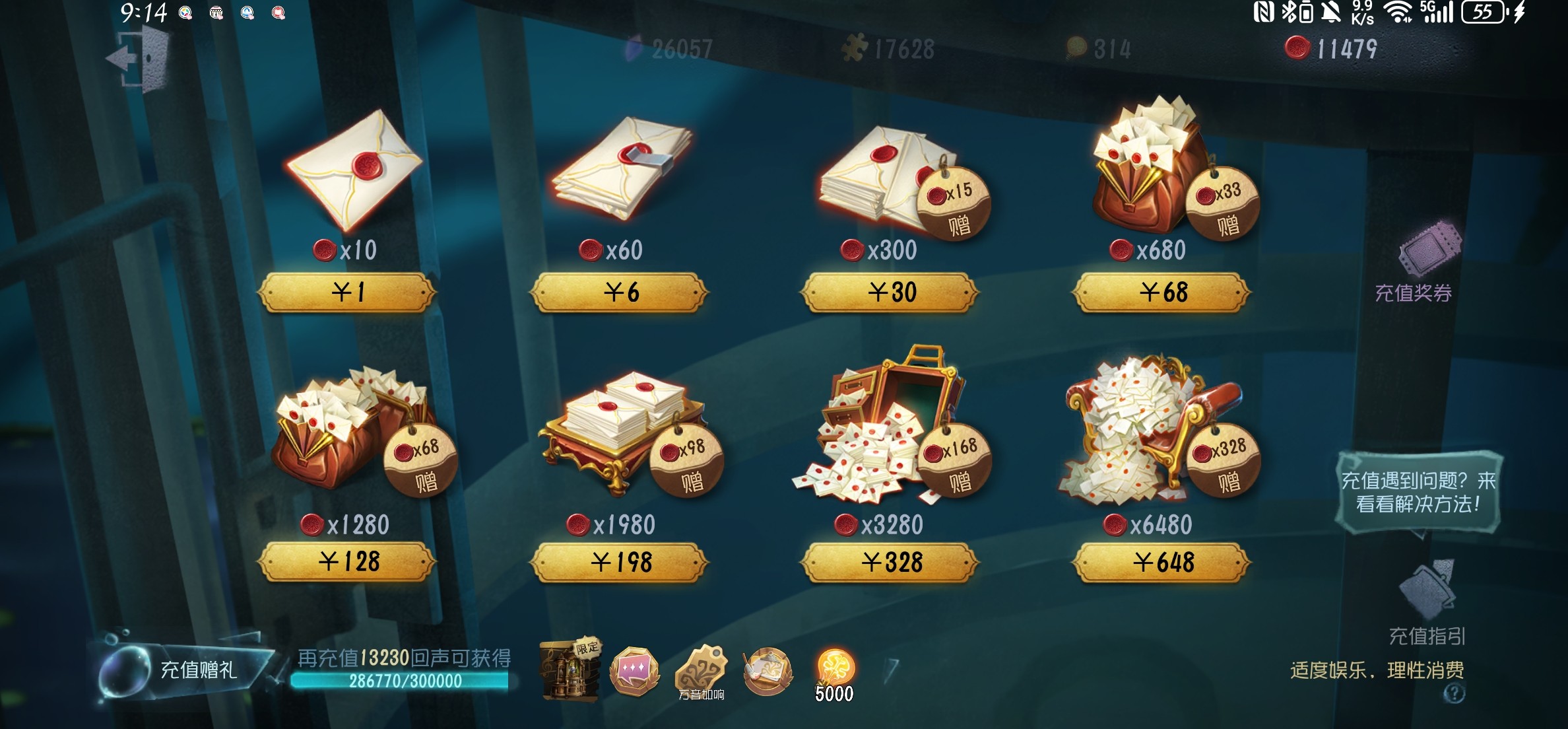Buy the ¥1 echo pack
1568x729 pixels.
[348, 292]
